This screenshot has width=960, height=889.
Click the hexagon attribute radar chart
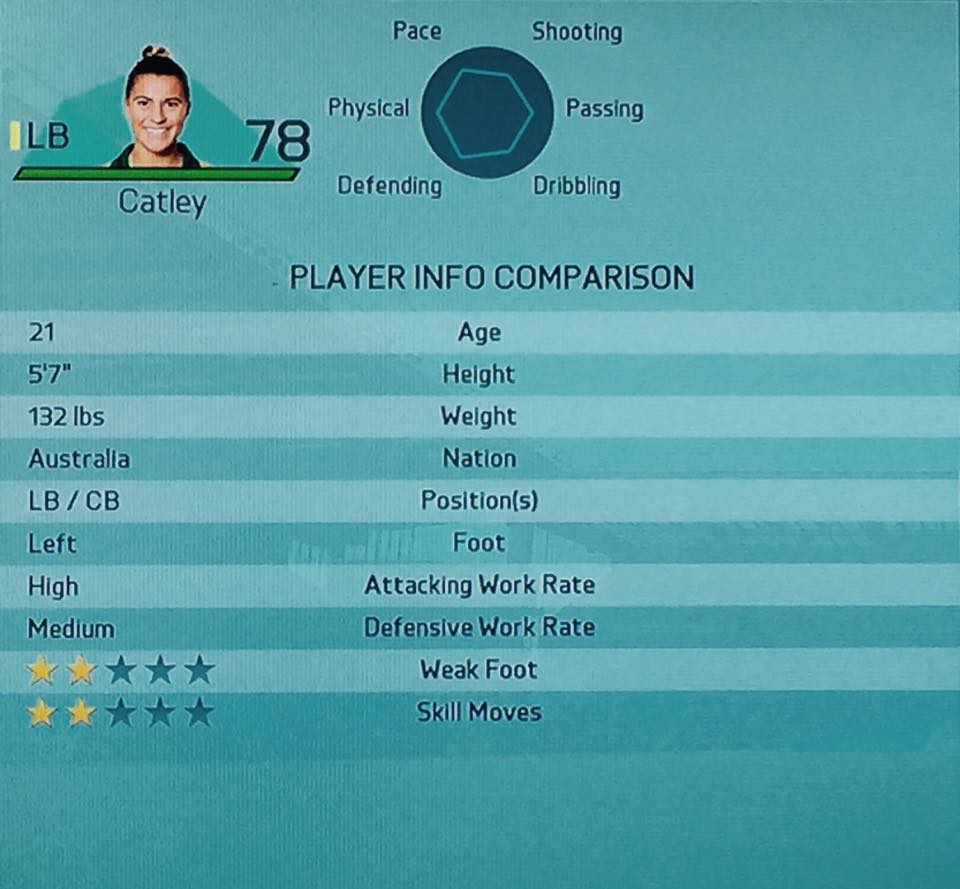point(486,113)
